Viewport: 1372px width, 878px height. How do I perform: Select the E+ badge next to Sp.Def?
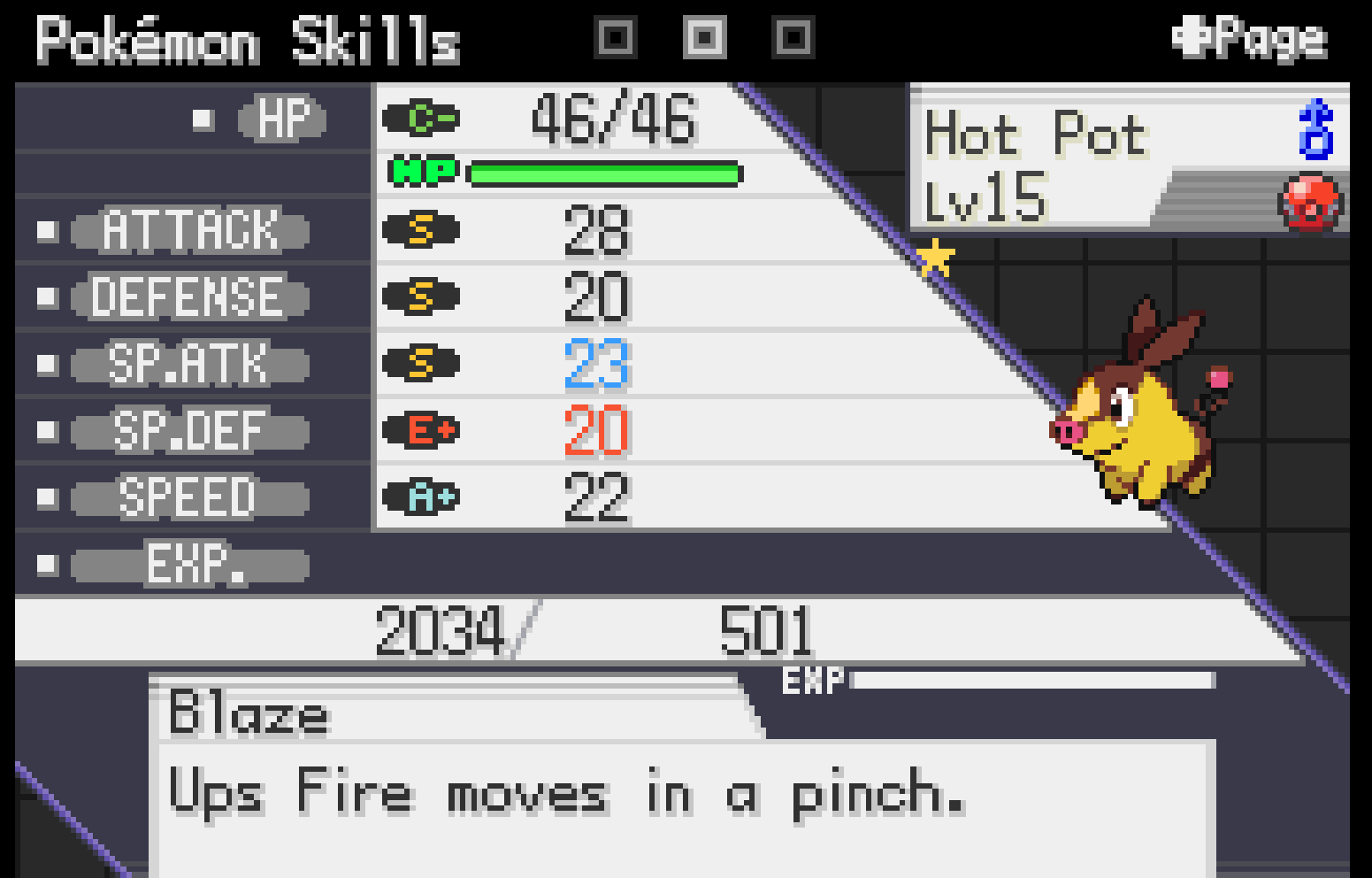pyautogui.click(x=420, y=431)
